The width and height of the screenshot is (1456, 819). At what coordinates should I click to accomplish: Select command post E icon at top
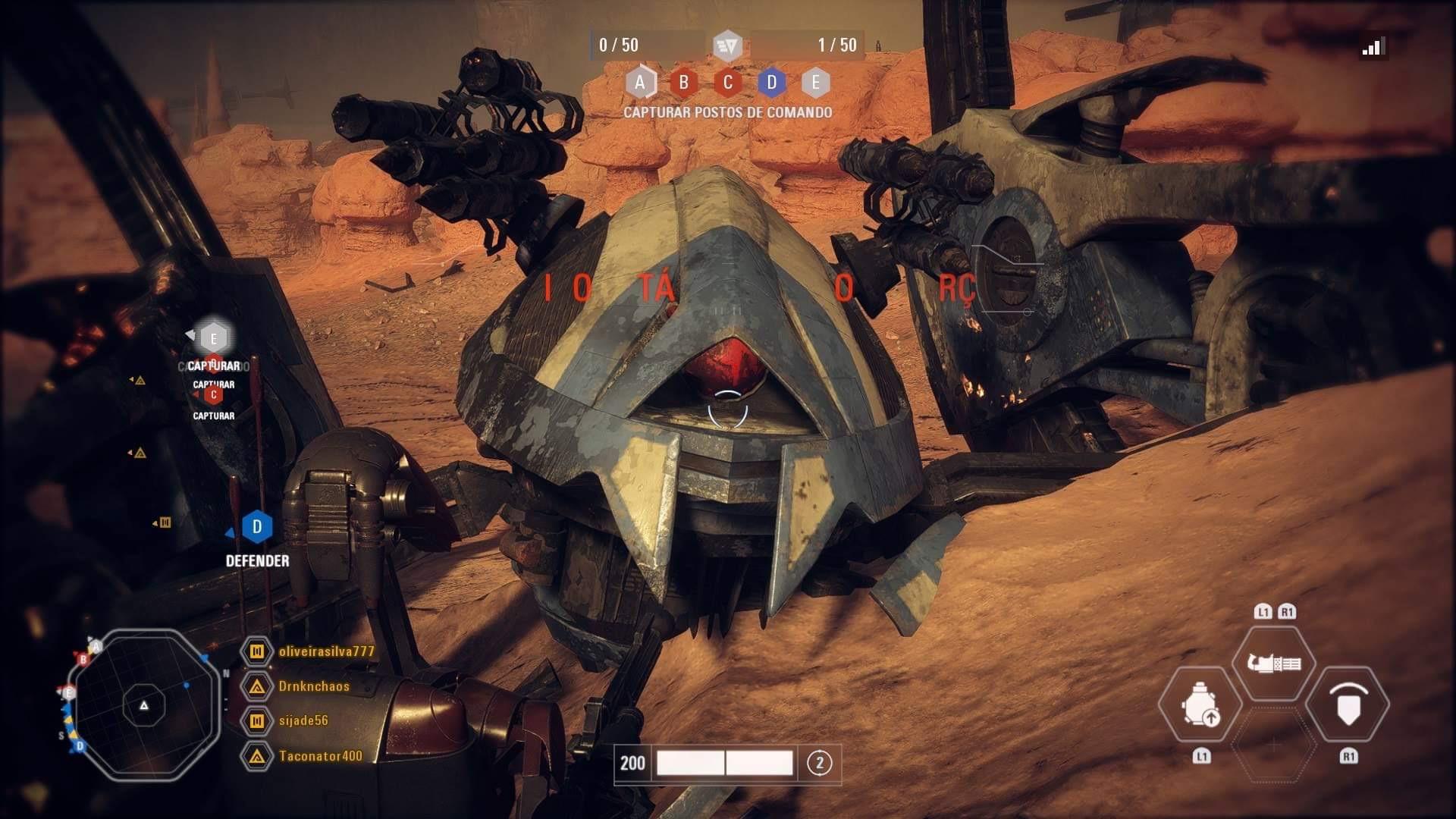(815, 83)
